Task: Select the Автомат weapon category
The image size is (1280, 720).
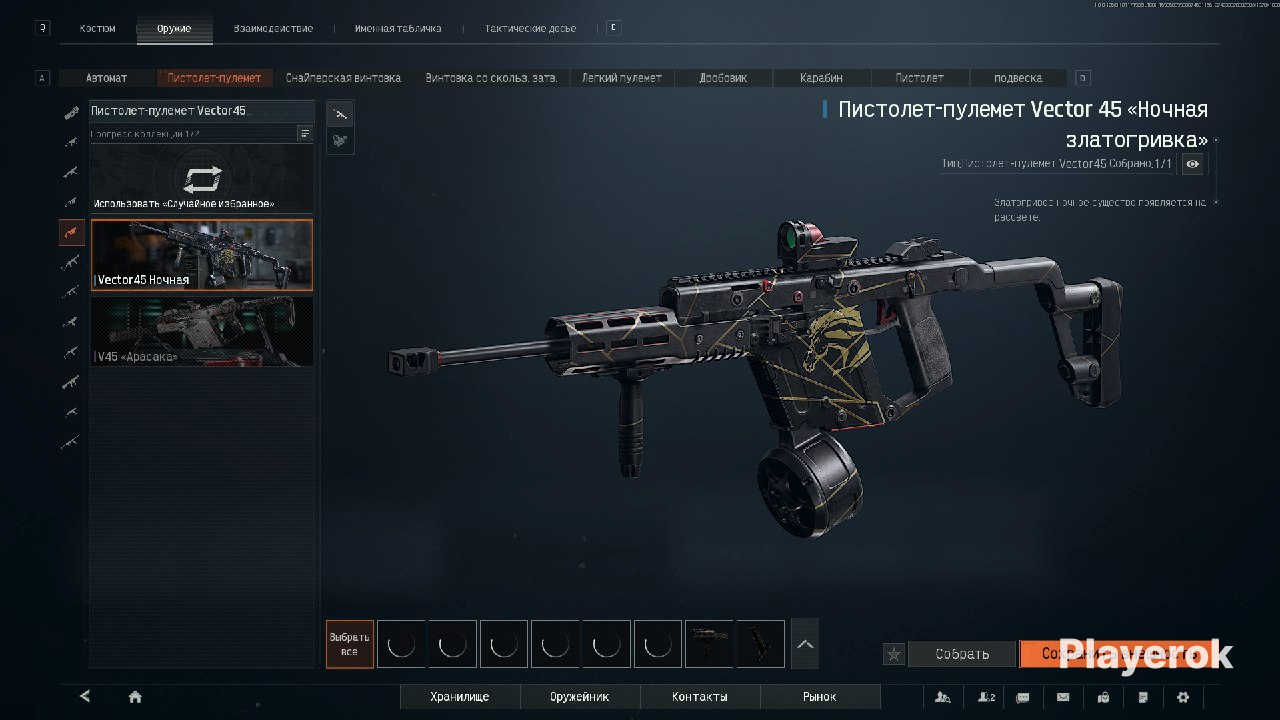Action: (x=106, y=78)
